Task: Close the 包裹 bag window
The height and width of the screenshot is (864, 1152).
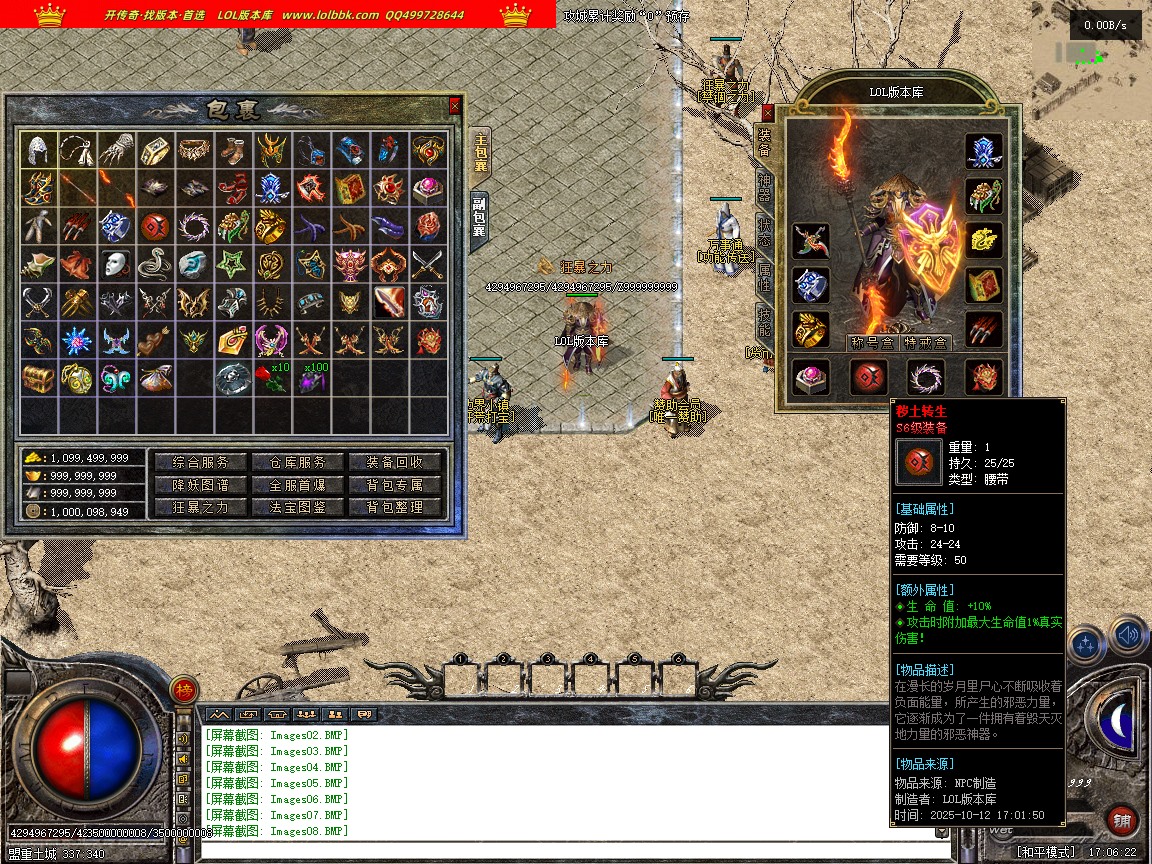Action: pyautogui.click(x=455, y=105)
